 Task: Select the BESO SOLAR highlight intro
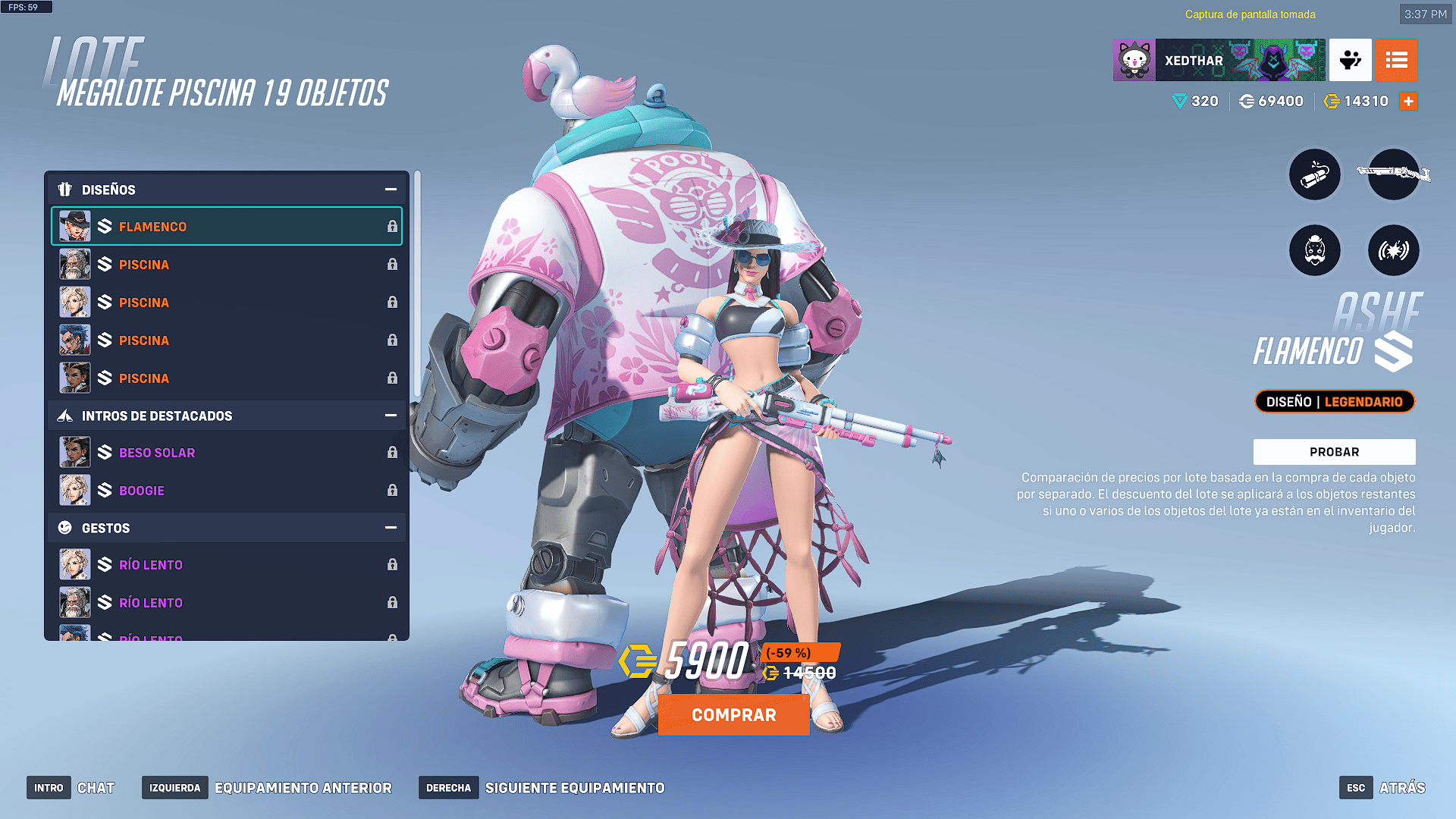[x=226, y=453]
